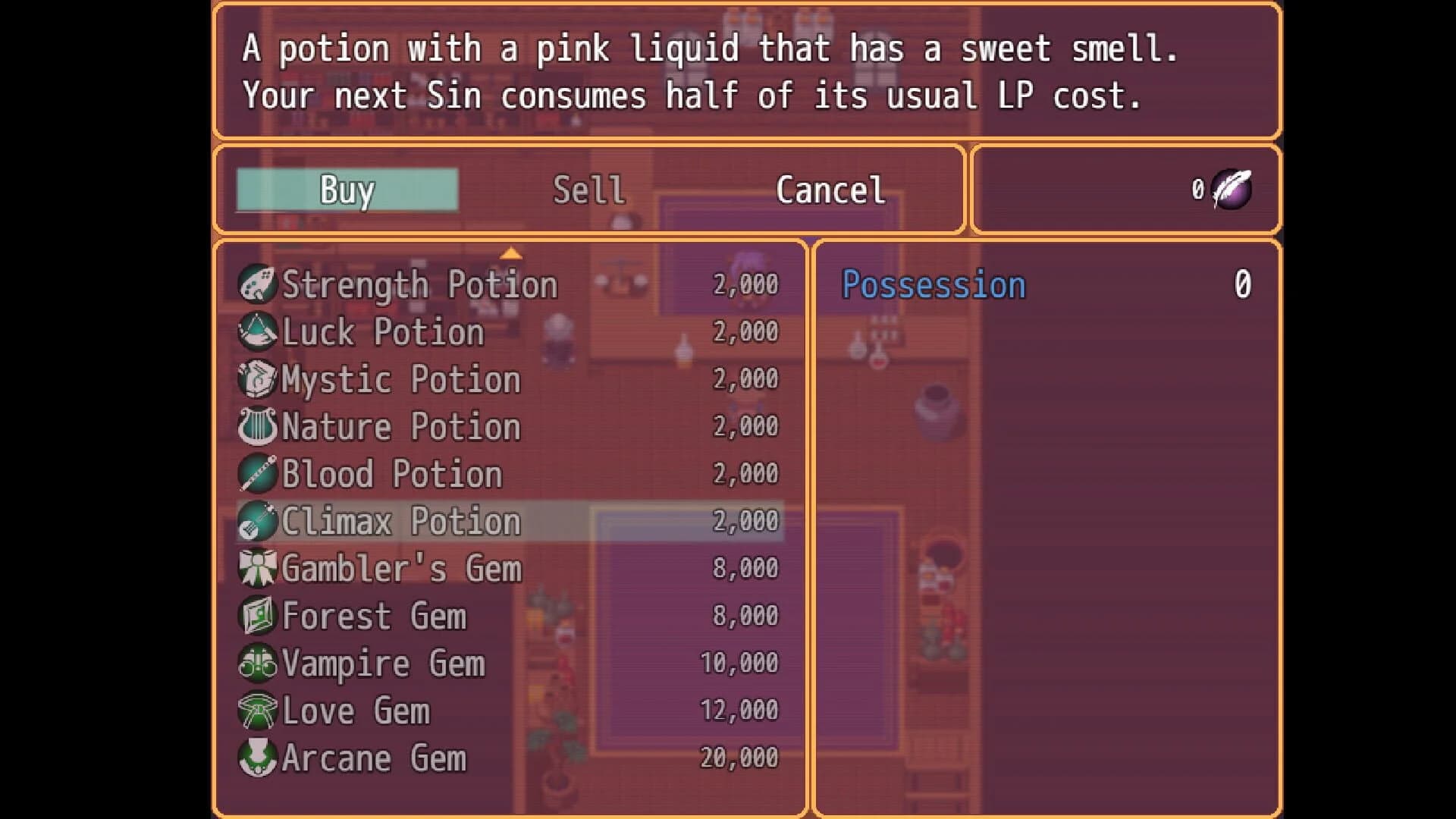Screen dimensions: 1456x819
Task: Click the possession count showing zero
Action: (x=1241, y=284)
